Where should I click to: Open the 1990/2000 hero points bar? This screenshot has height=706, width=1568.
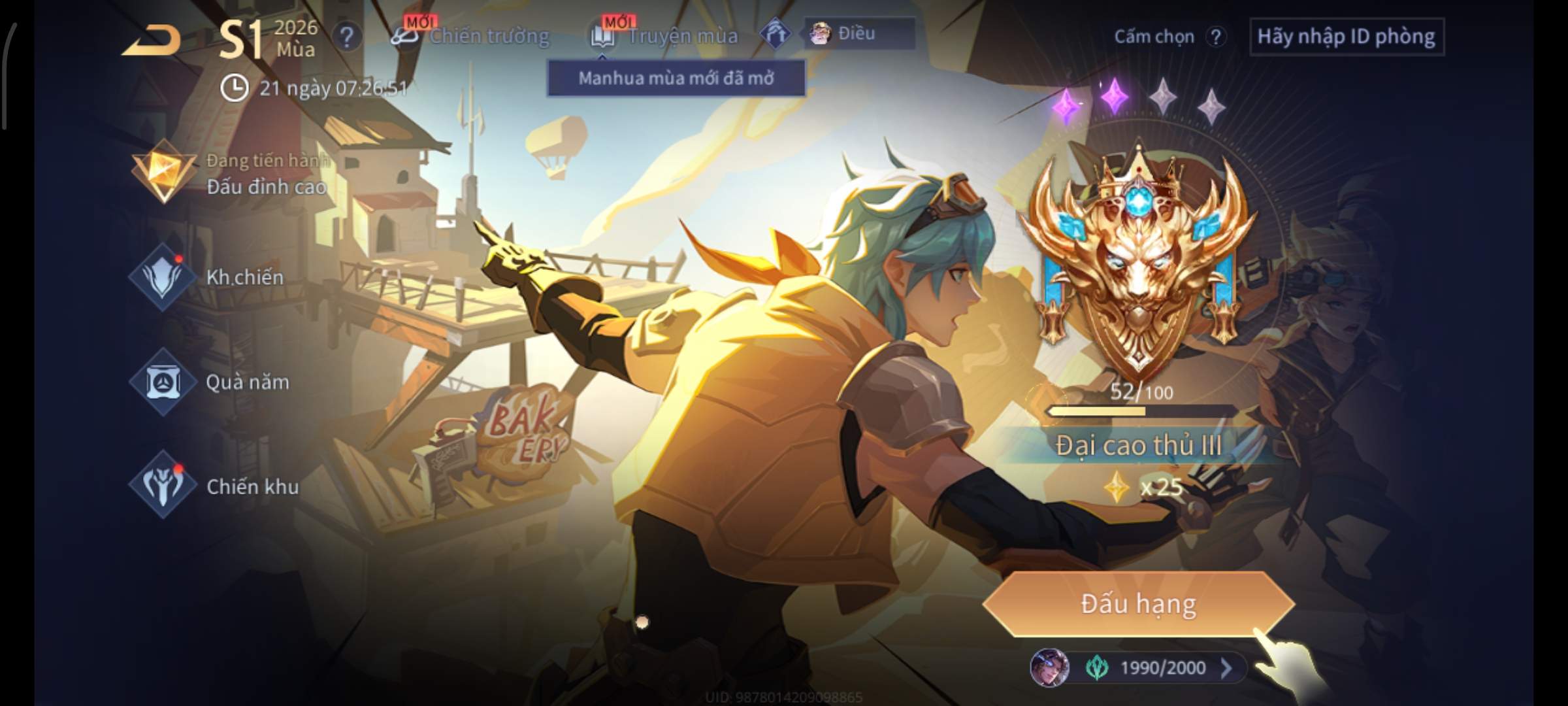click(x=1139, y=667)
